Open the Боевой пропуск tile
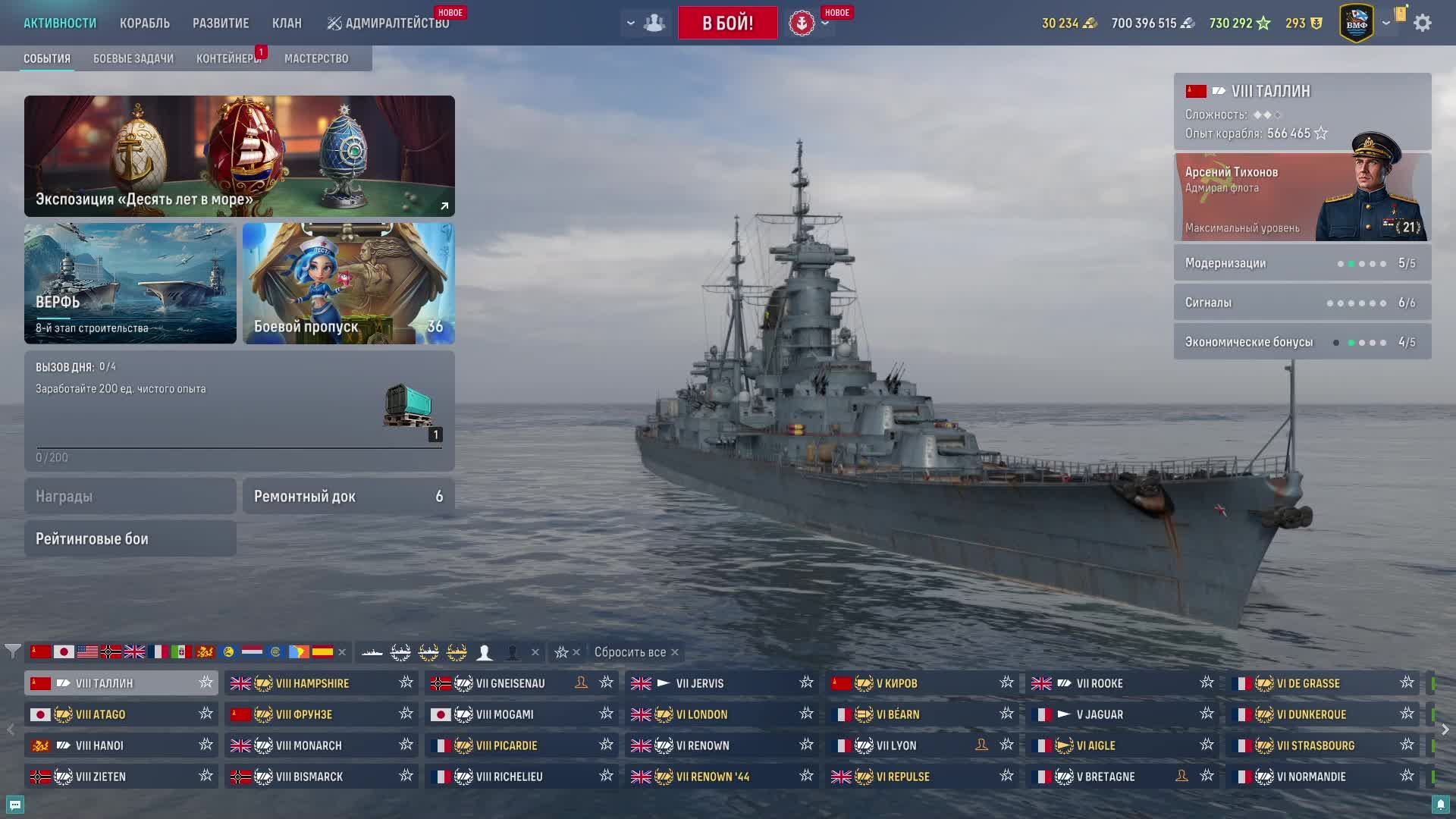 point(349,284)
